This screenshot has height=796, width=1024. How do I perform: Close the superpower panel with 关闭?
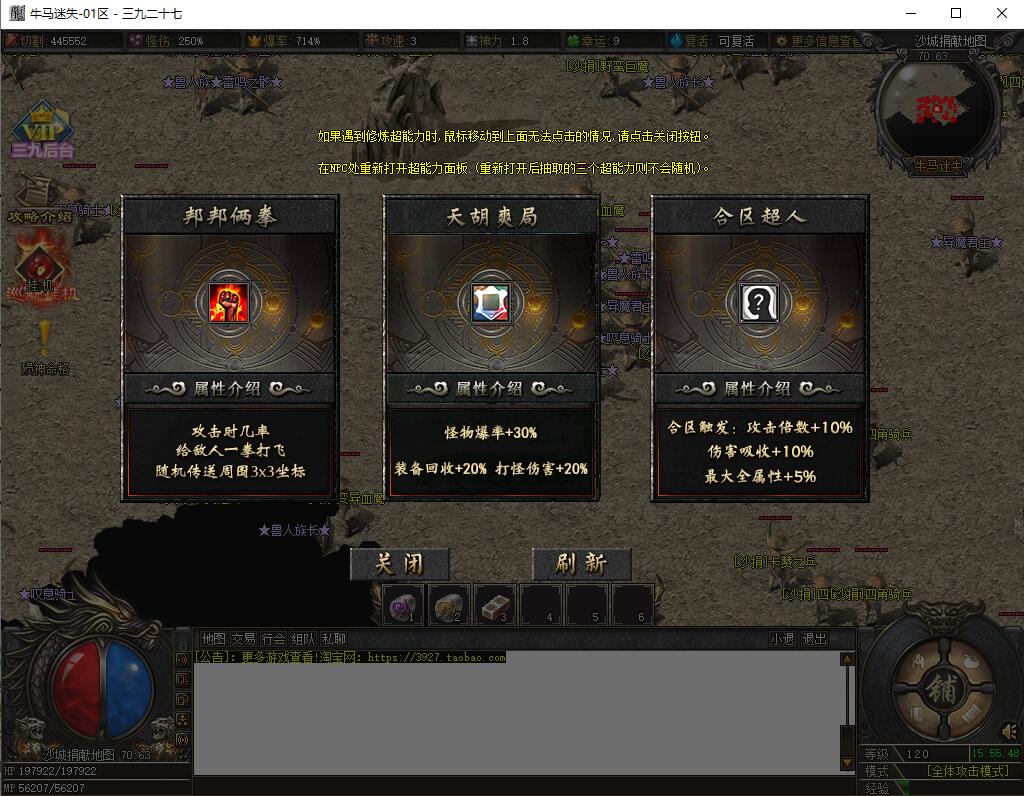tap(399, 564)
